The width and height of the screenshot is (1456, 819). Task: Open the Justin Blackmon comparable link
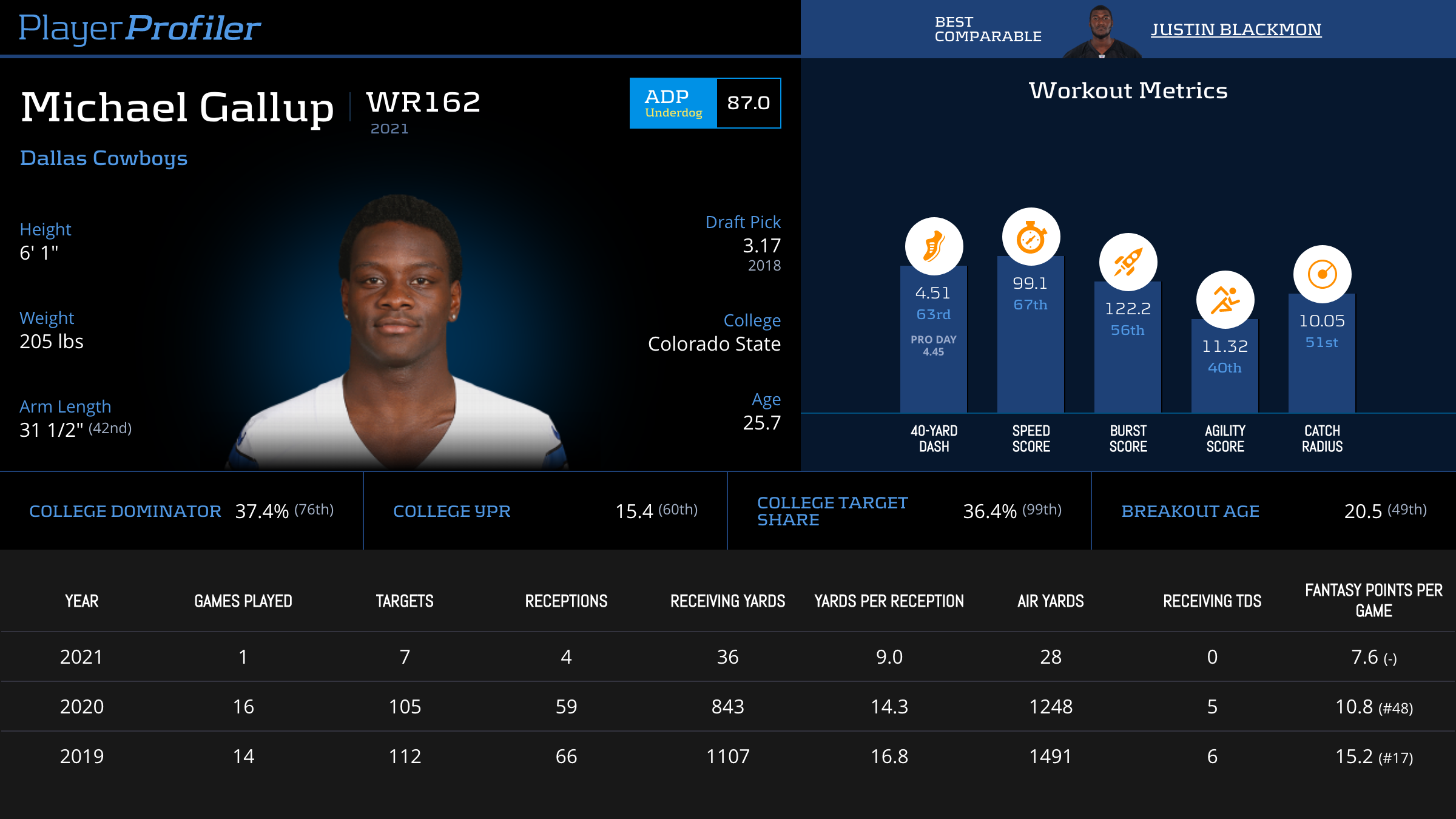click(1236, 29)
